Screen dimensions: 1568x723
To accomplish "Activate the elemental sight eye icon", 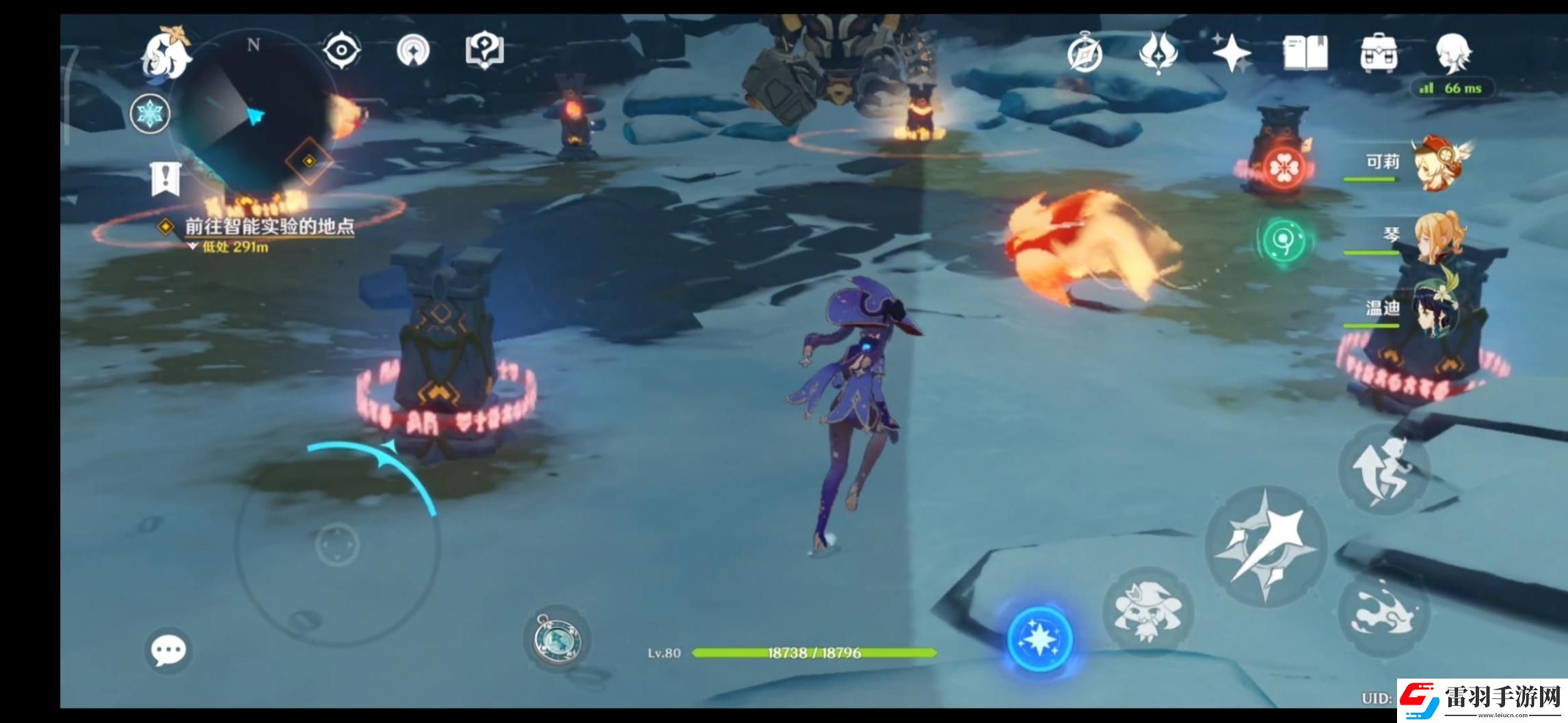I will (x=341, y=50).
